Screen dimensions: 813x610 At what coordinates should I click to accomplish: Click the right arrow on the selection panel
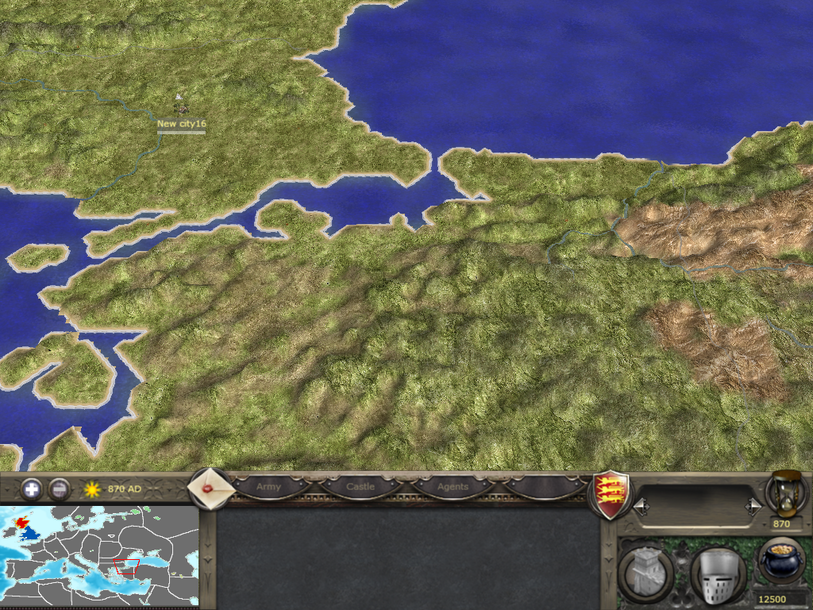click(753, 508)
